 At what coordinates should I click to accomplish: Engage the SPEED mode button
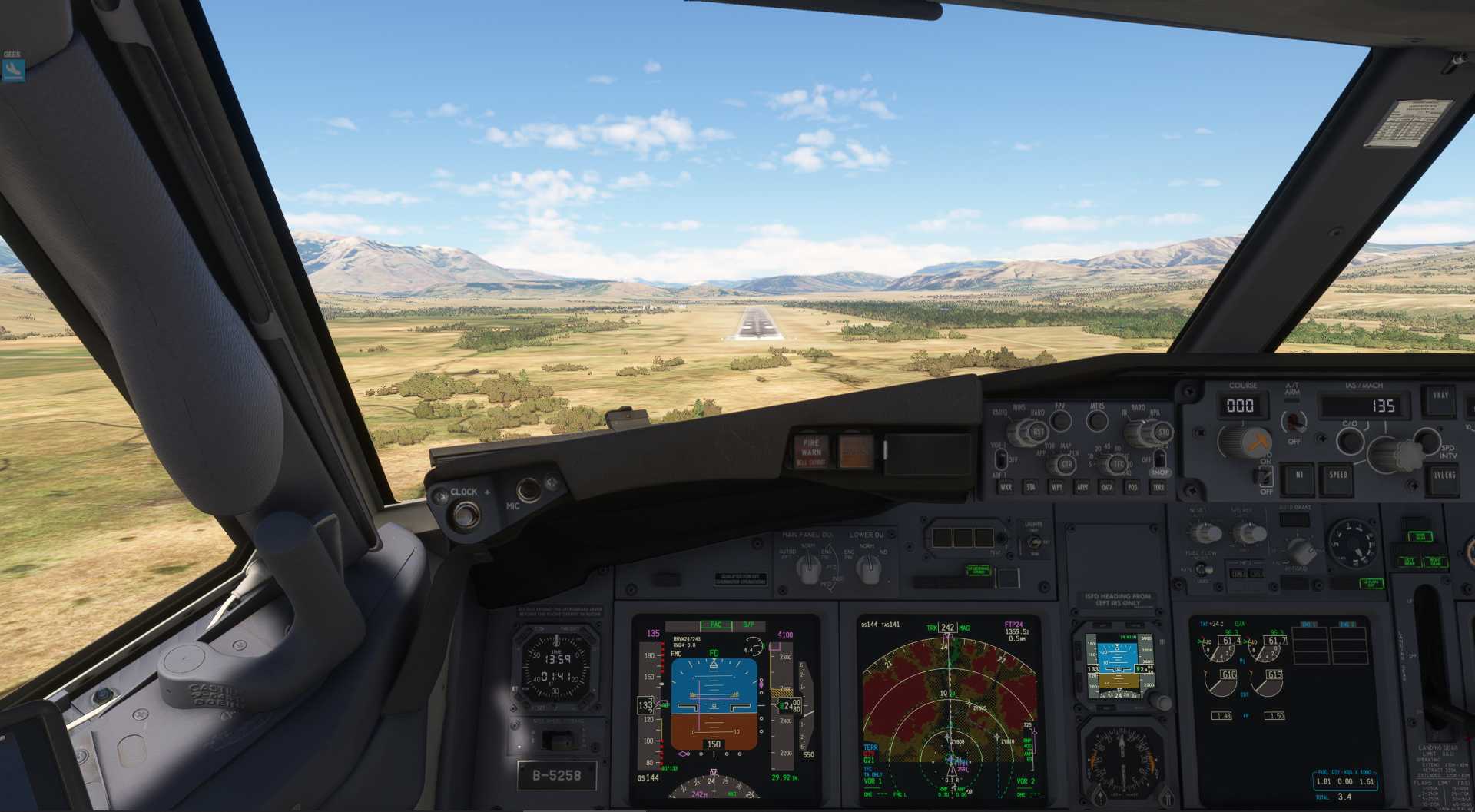(1338, 476)
